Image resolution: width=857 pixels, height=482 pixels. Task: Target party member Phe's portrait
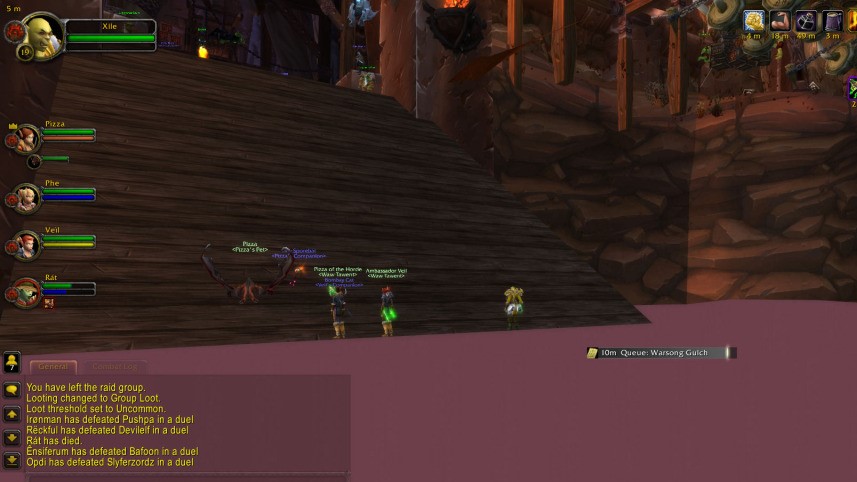(27, 197)
